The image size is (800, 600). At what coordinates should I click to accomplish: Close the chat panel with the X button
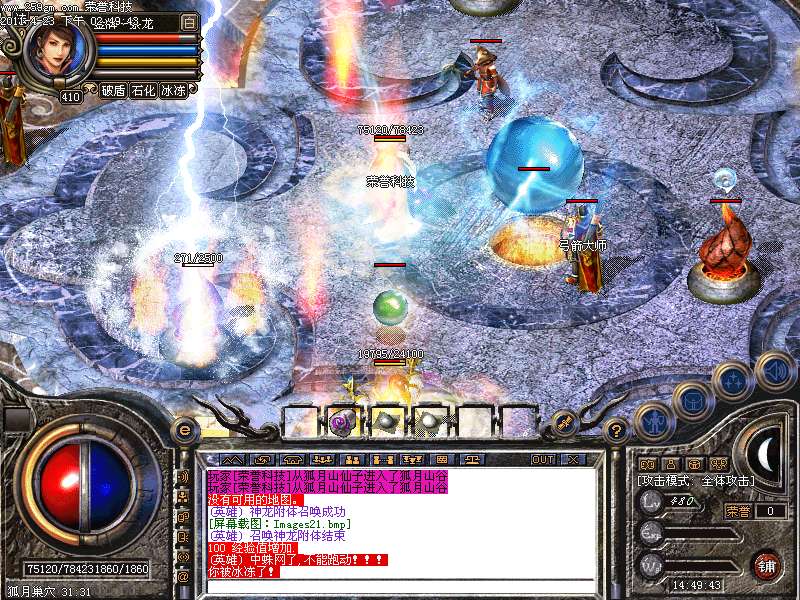pos(573,459)
